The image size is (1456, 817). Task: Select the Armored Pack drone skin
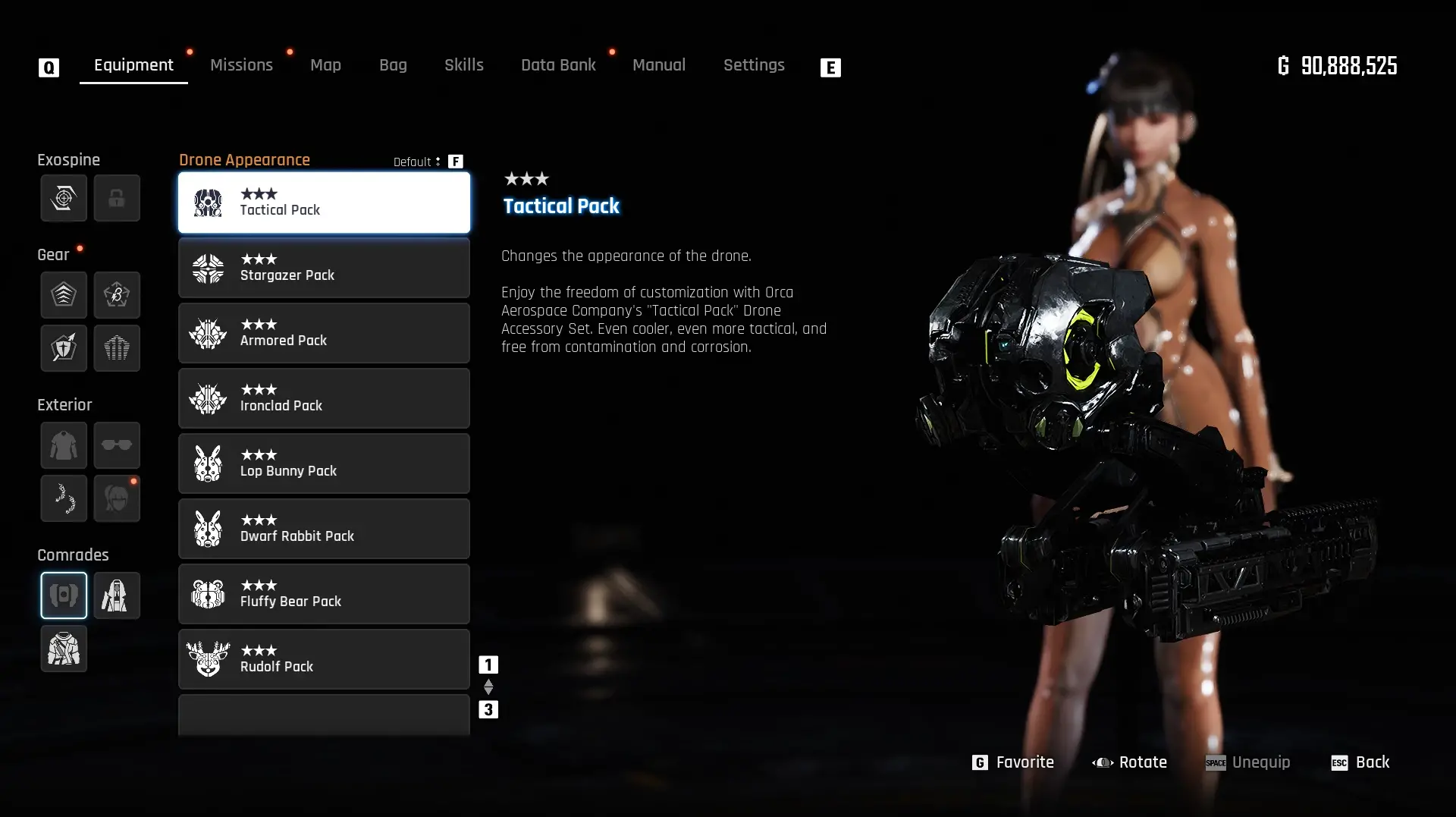point(324,333)
